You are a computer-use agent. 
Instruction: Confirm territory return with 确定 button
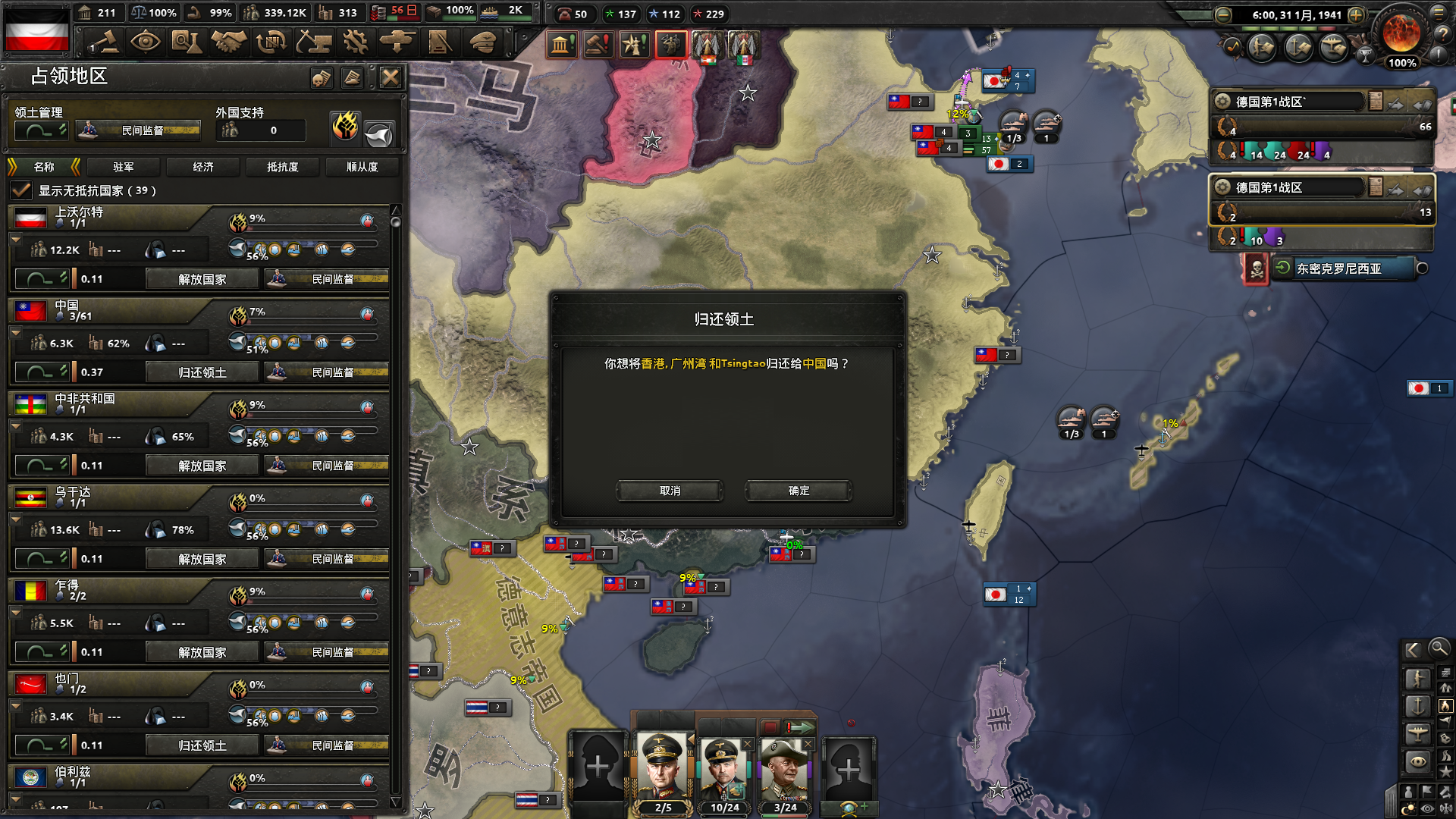point(797,491)
